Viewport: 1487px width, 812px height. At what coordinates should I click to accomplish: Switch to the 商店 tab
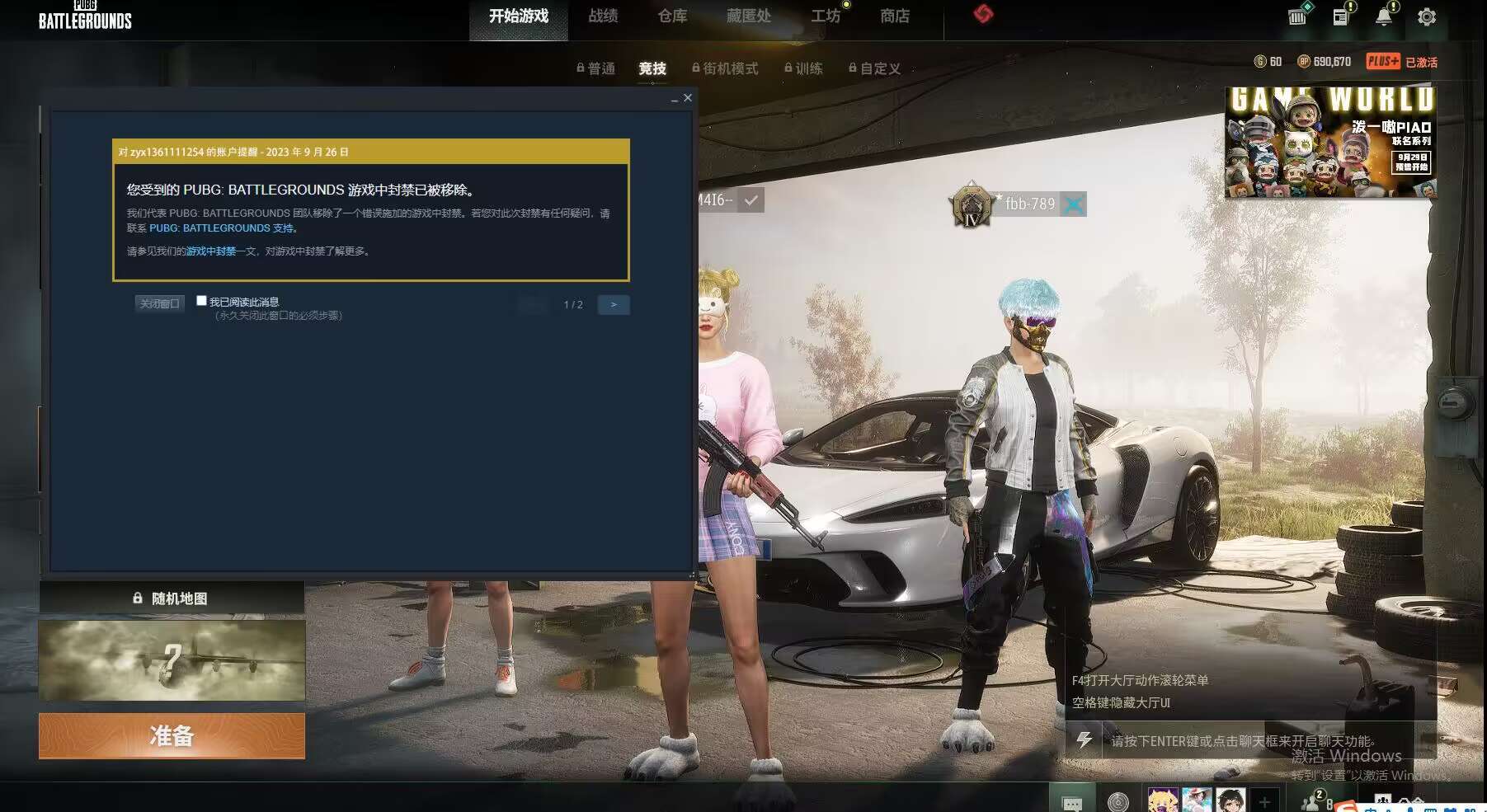point(896,15)
